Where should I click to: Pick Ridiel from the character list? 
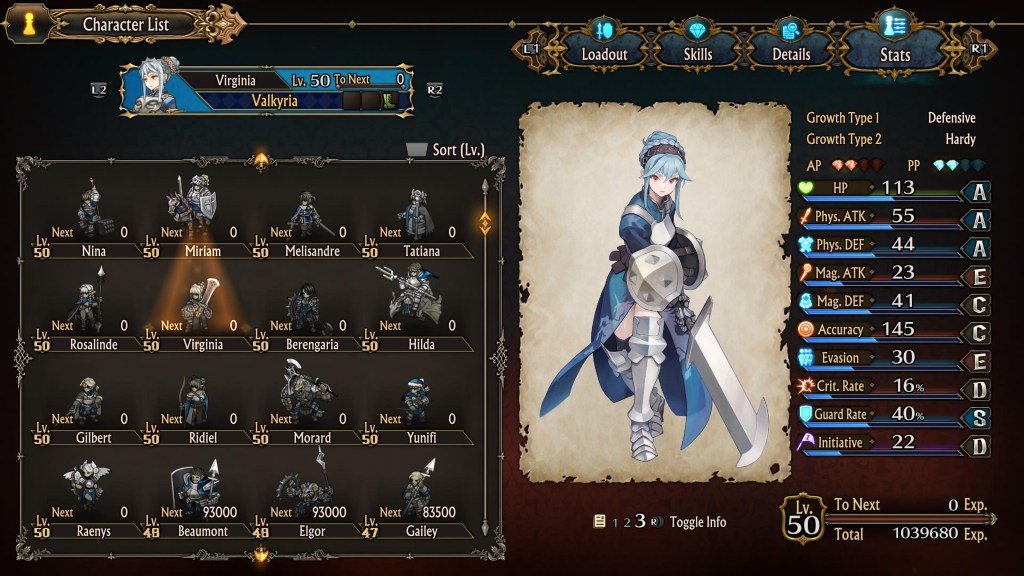click(202, 405)
